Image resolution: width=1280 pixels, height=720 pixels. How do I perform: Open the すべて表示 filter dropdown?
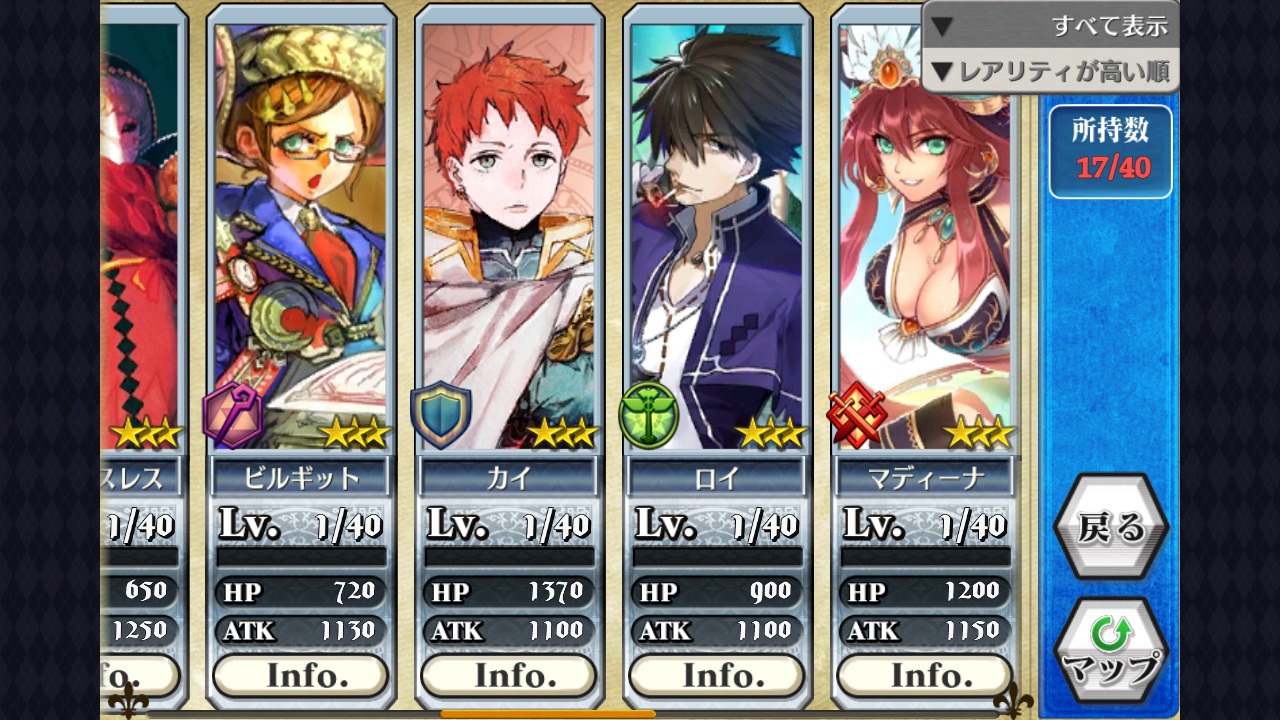[x=1050, y=26]
